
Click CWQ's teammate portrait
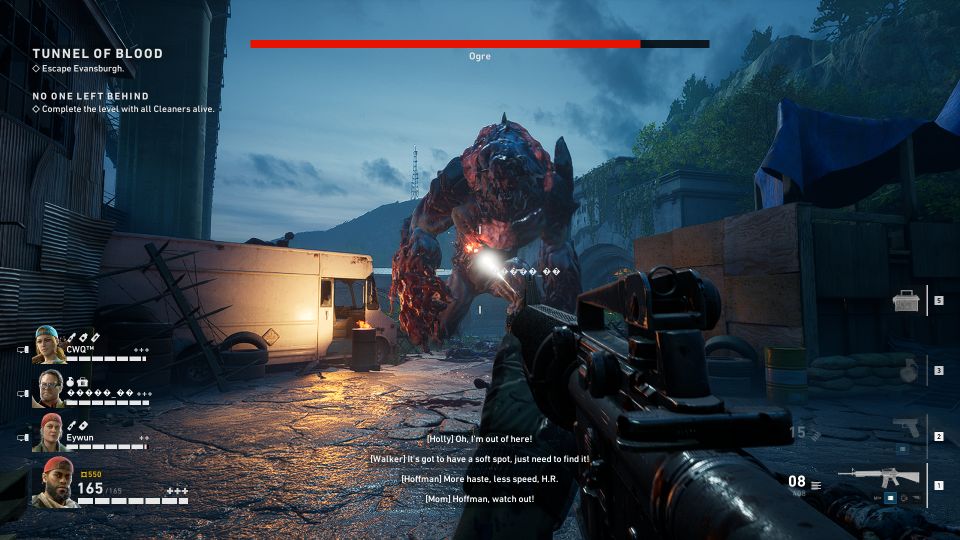pos(48,345)
